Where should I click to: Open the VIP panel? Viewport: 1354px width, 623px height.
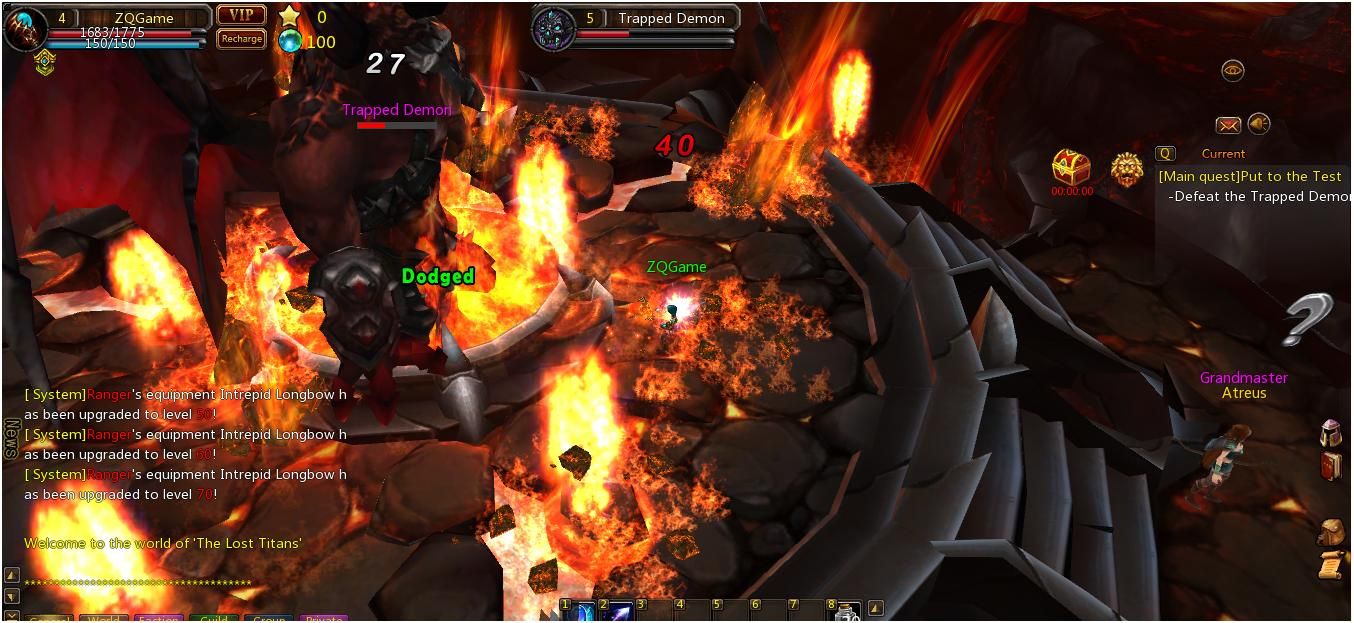pos(241,15)
